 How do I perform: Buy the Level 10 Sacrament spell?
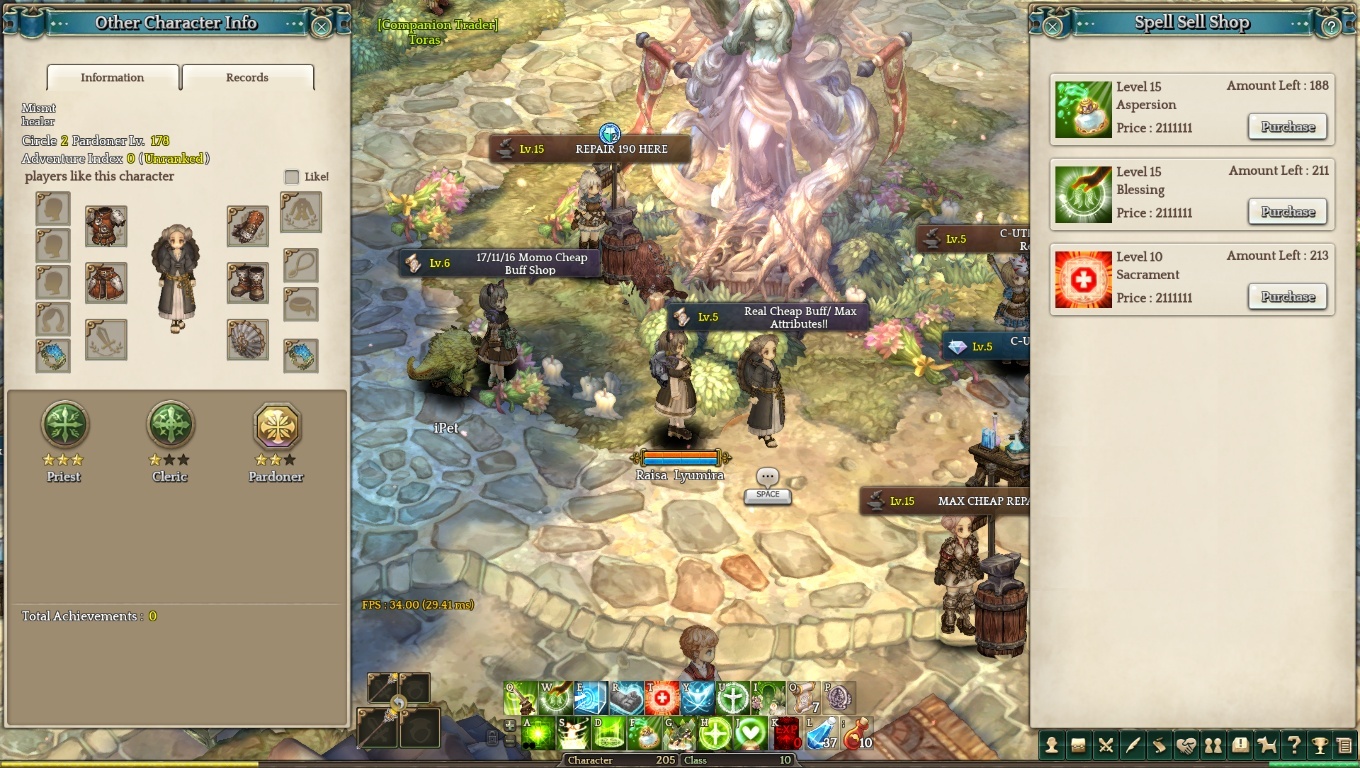coord(1287,297)
